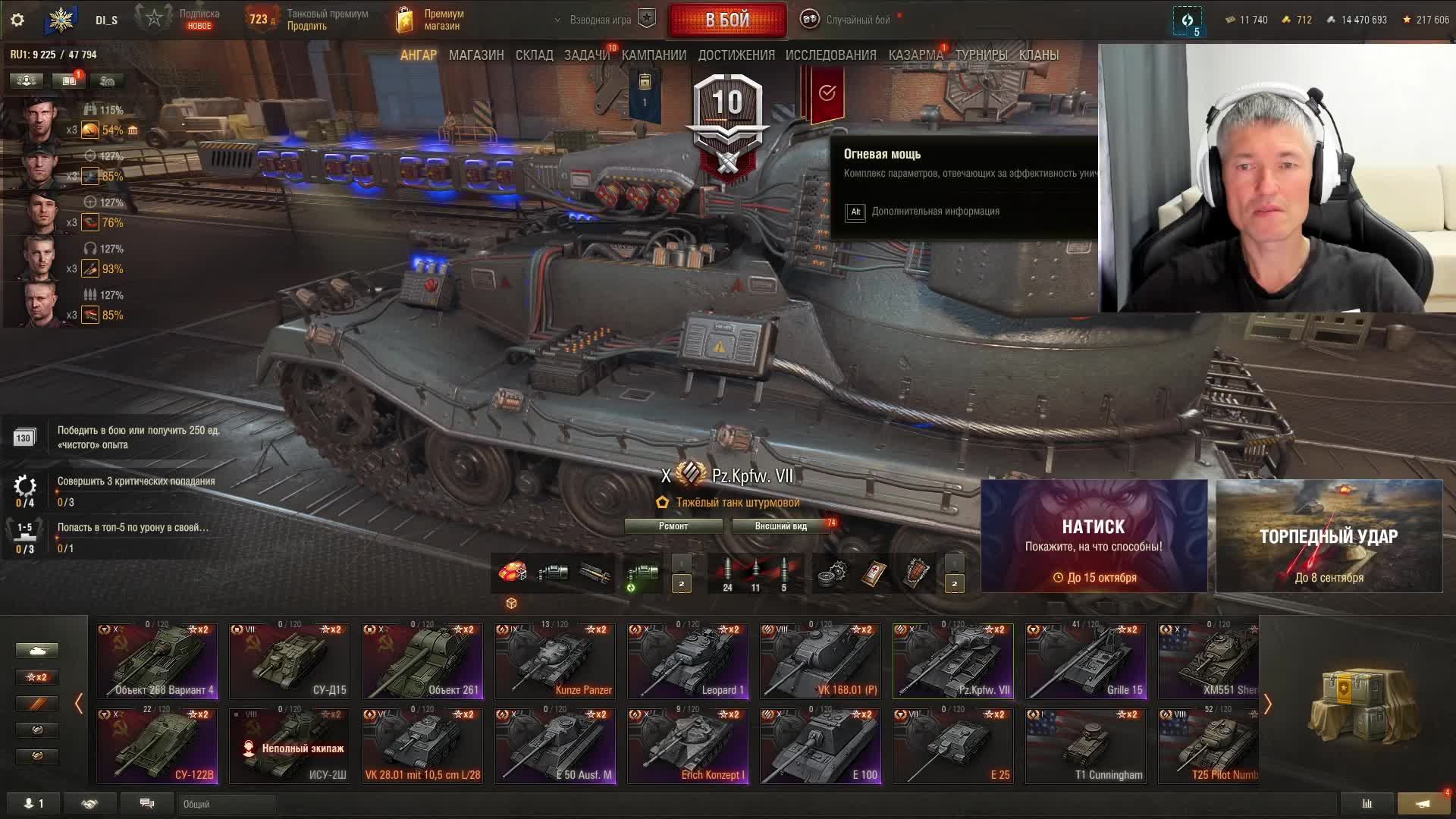The image size is (1456, 819).
Task: Open the Премиум магазин
Action: coord(431,20)
